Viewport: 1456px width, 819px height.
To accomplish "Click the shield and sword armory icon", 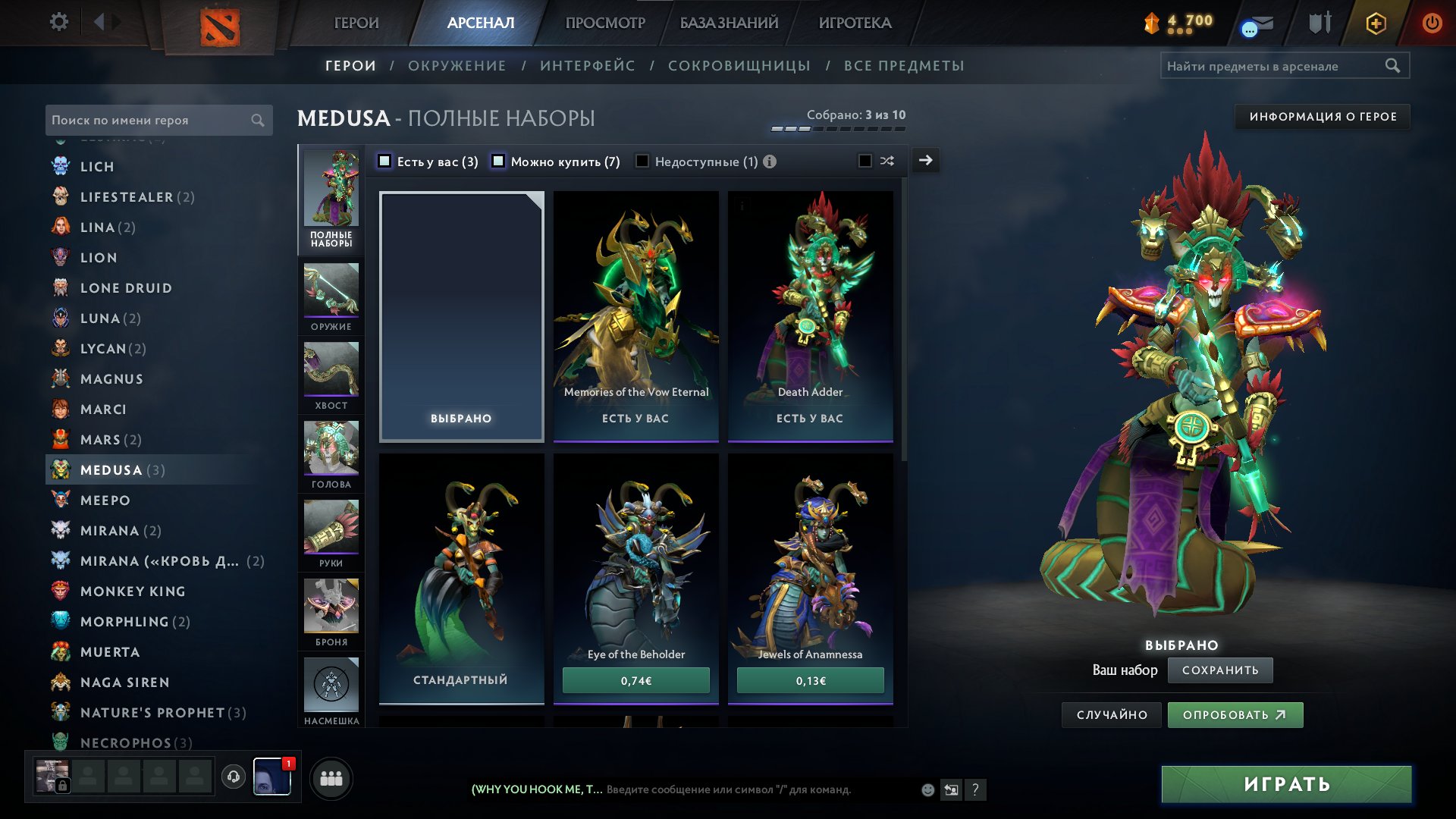I will tap(1319, 23).
